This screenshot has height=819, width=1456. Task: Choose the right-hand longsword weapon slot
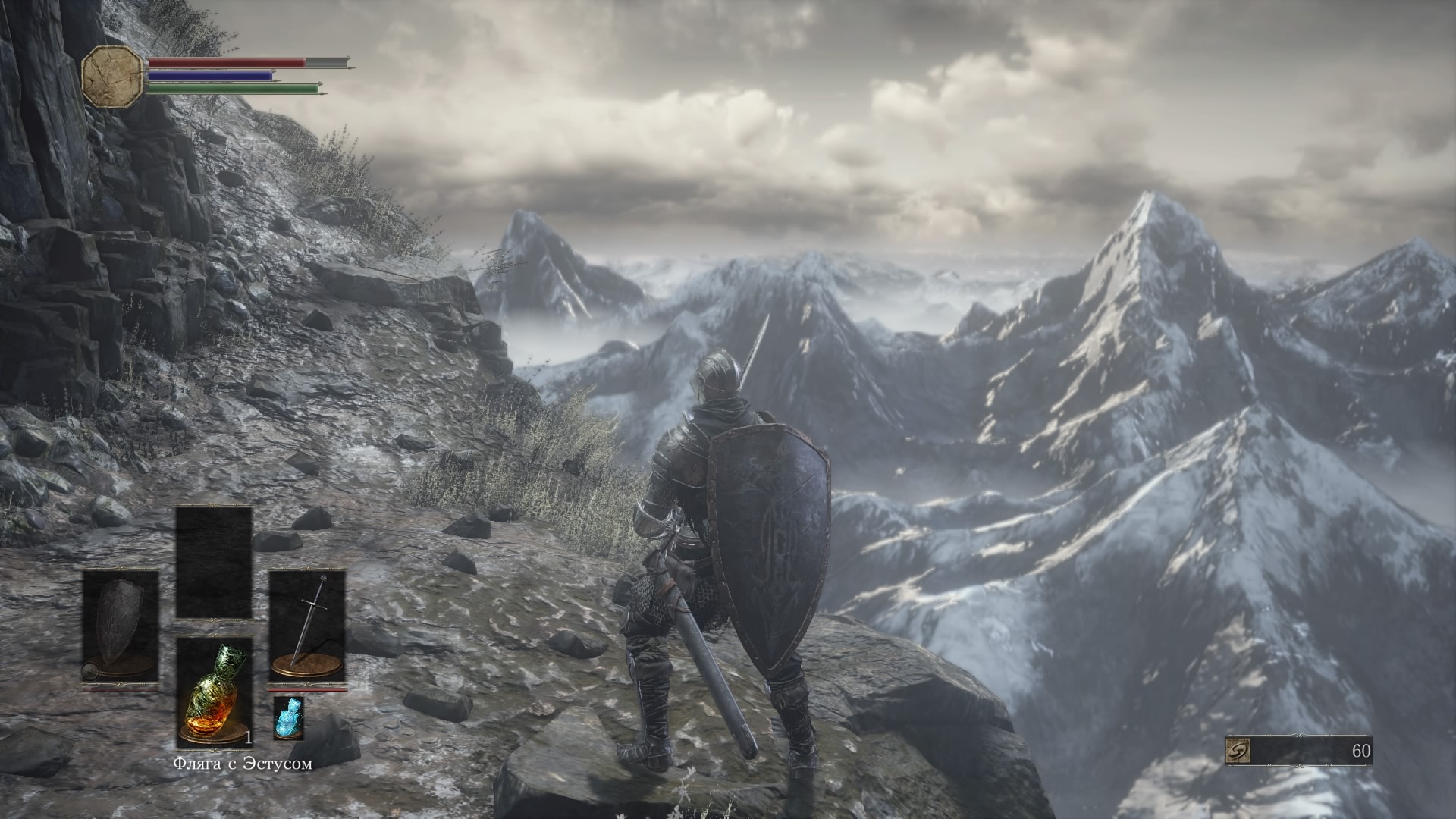pos(307,626)
